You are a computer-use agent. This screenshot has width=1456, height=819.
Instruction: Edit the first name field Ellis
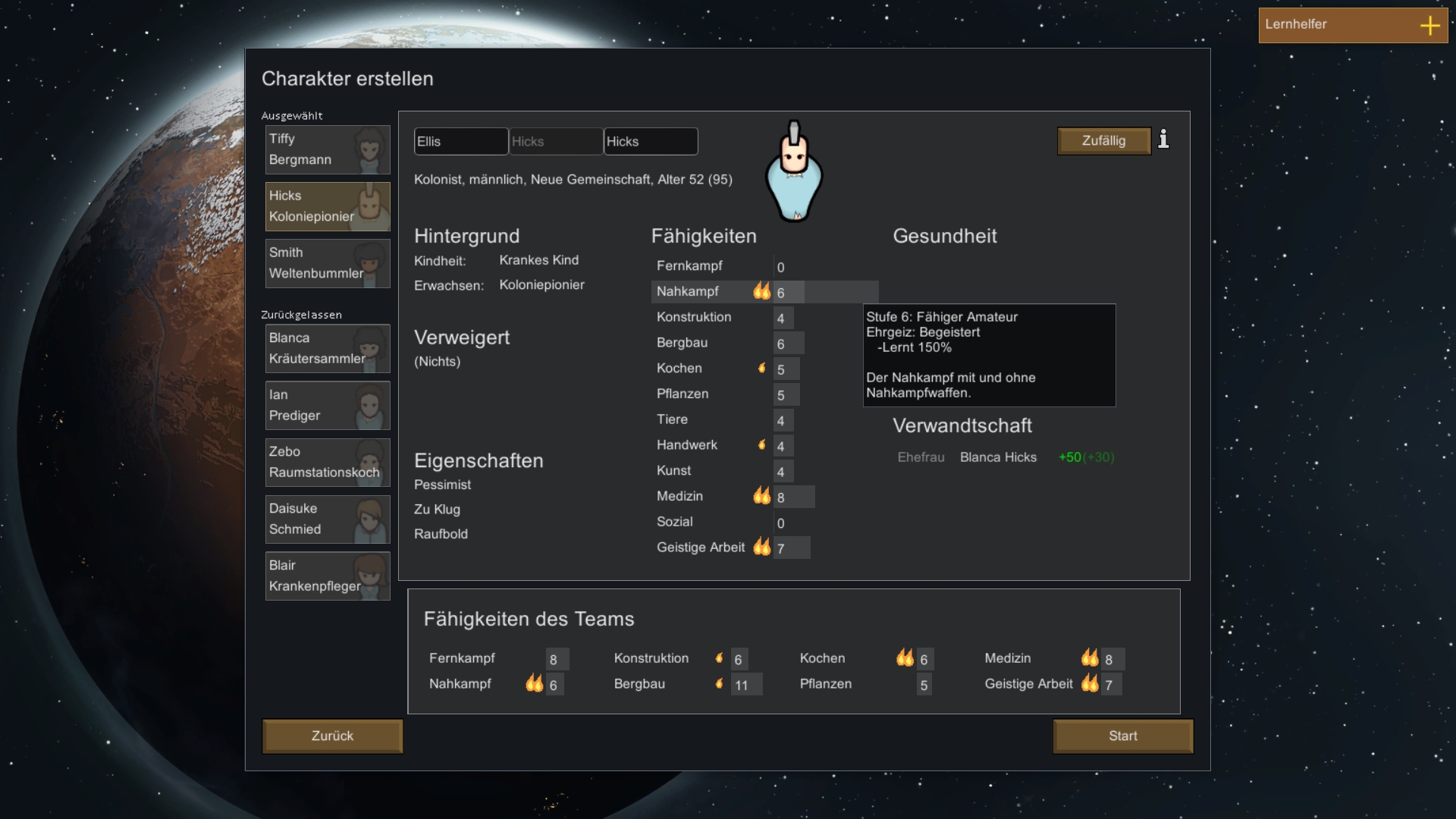pos(460,142)
